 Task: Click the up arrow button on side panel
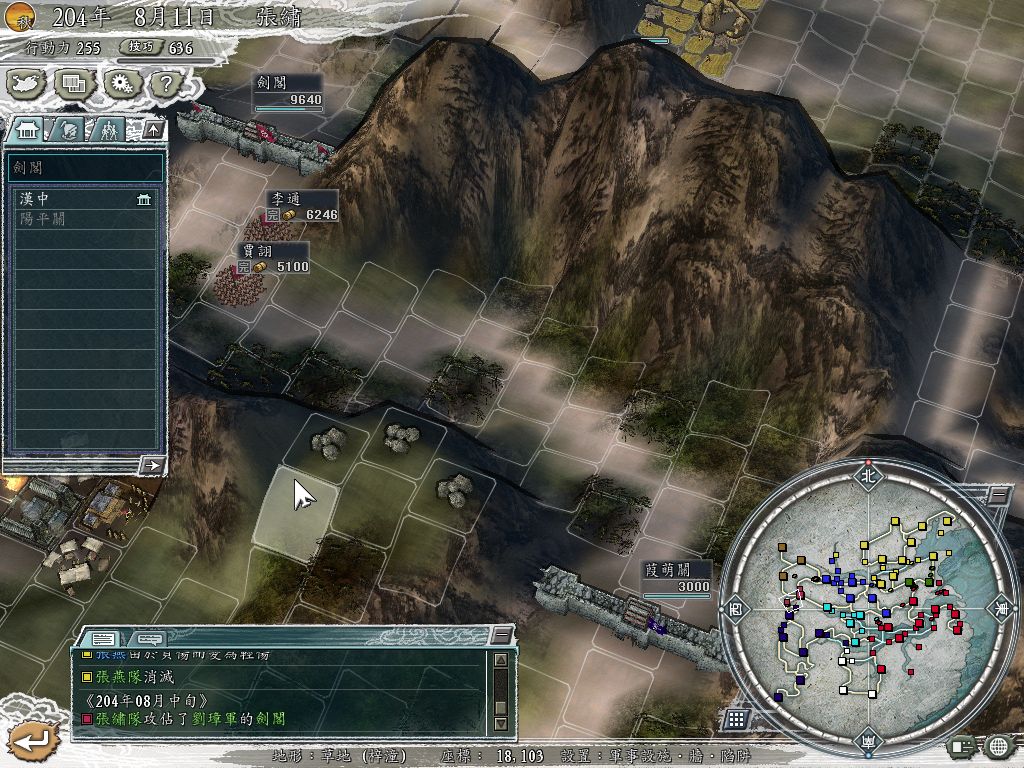(152, 129)
